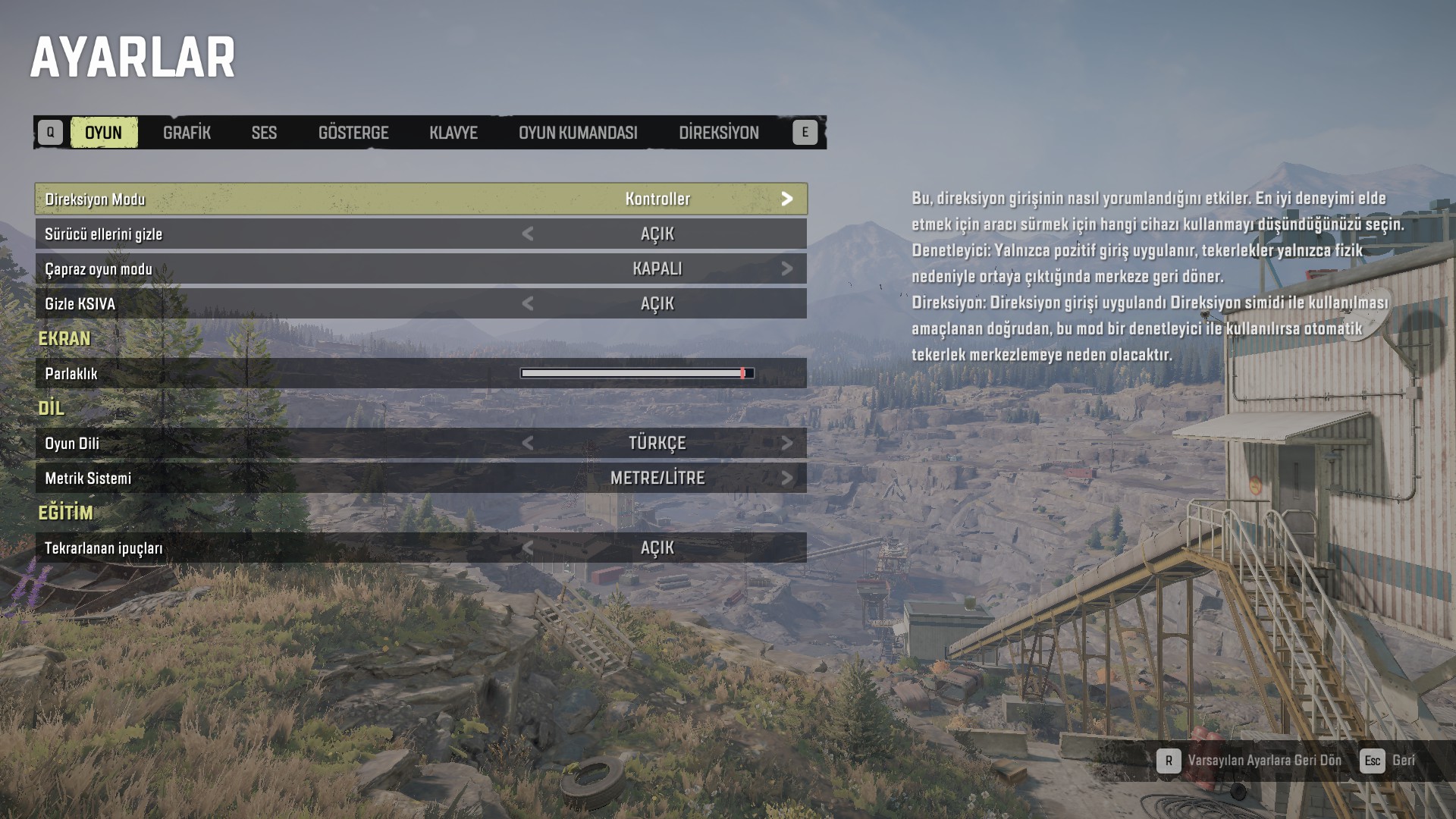Select the GÖSTERGE tab
The height and width of the screenshot is (819, 1456).
click(353, 133)
